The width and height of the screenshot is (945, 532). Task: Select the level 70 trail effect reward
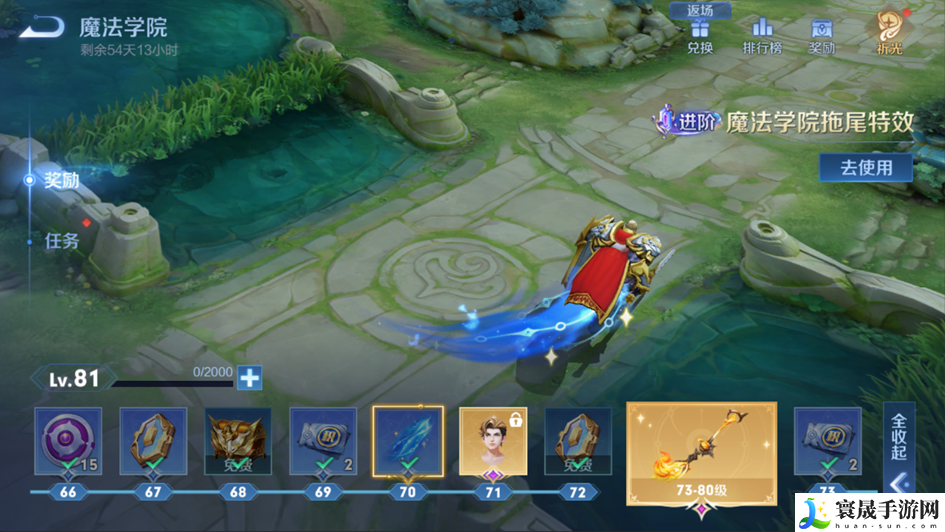coord(407,440)
